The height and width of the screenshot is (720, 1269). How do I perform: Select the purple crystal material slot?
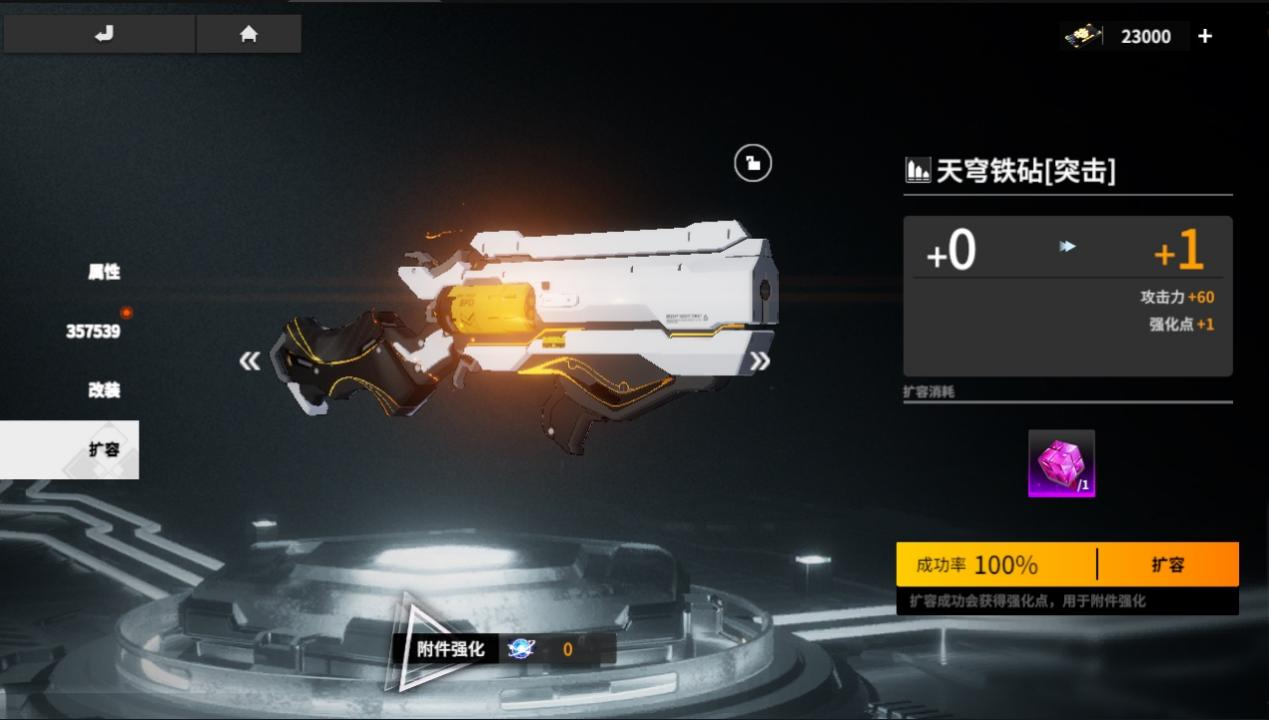[1061, 463]
